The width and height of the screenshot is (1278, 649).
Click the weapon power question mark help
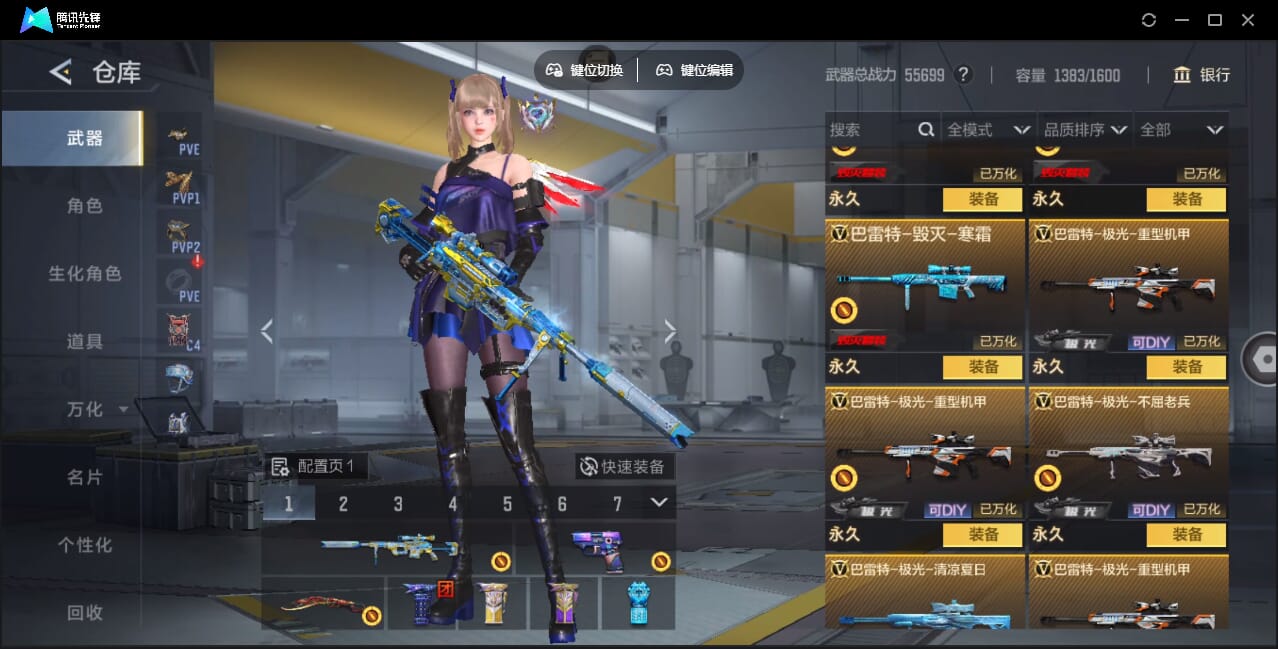point(963,75)
